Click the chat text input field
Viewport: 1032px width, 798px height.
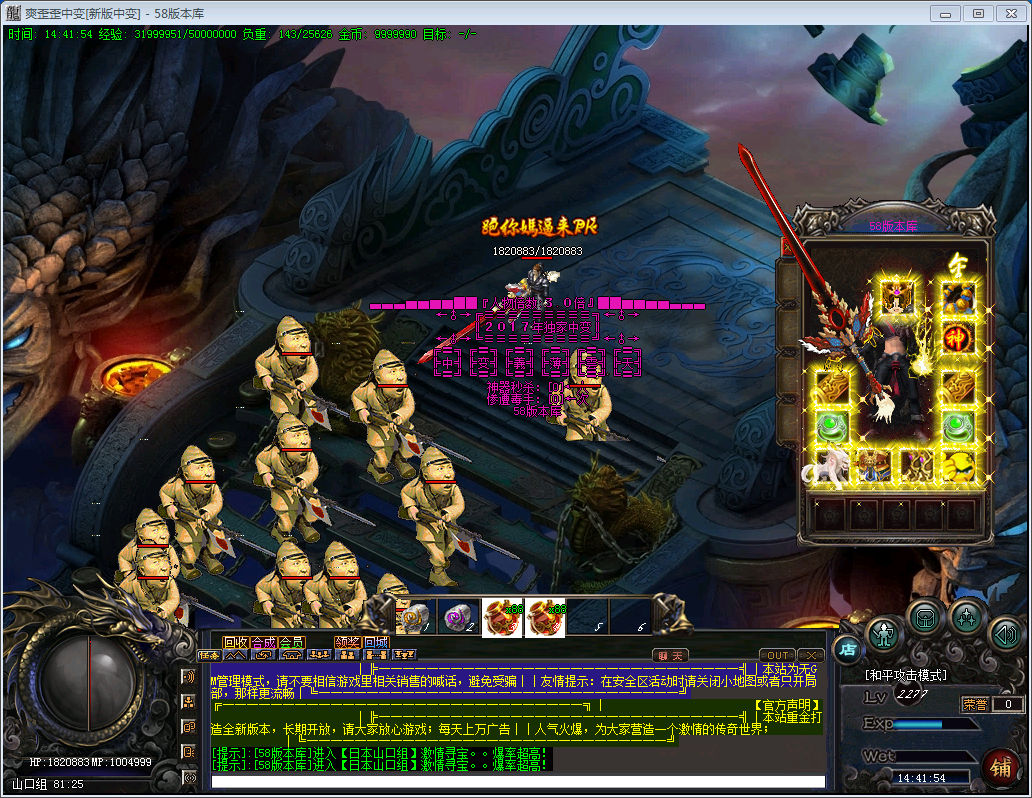point(518,781)
